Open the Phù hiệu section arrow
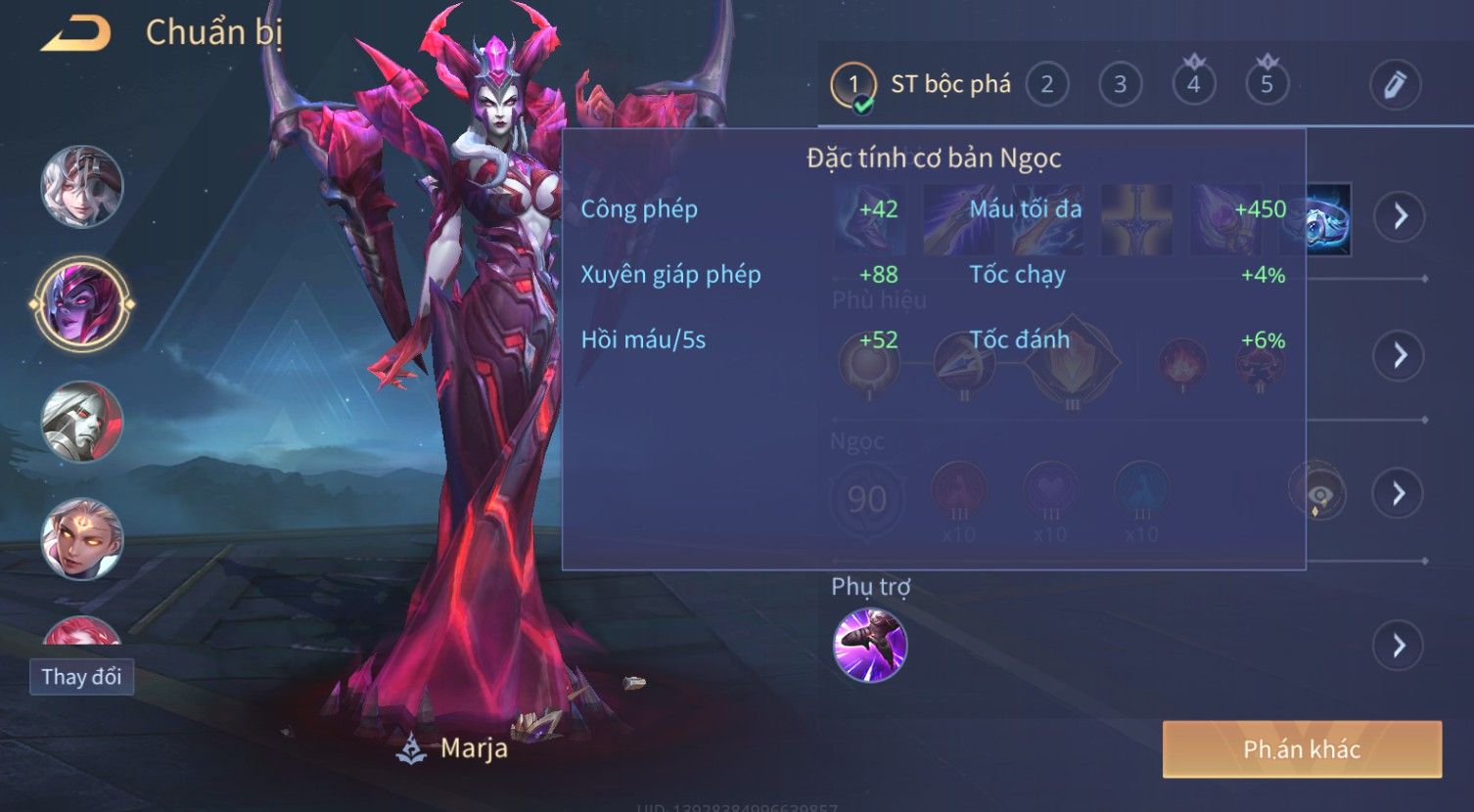The height and width of the screenshot is (812, 1474). [x=1400, y=355]
